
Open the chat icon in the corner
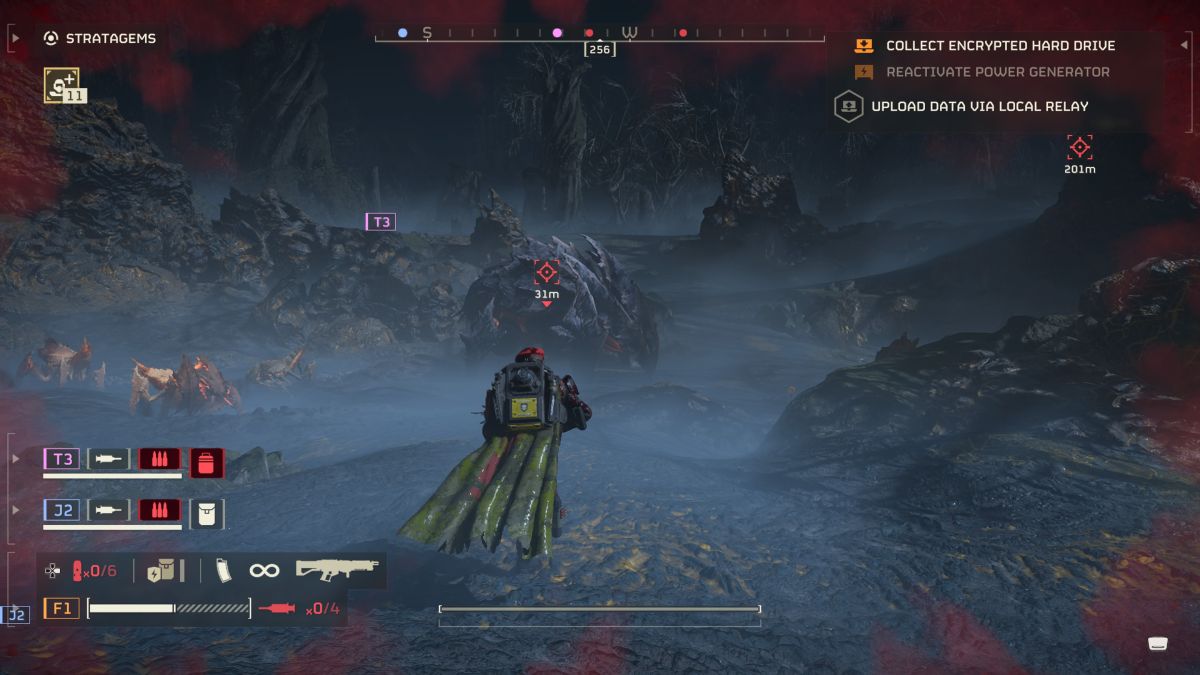click(1158, 643)
